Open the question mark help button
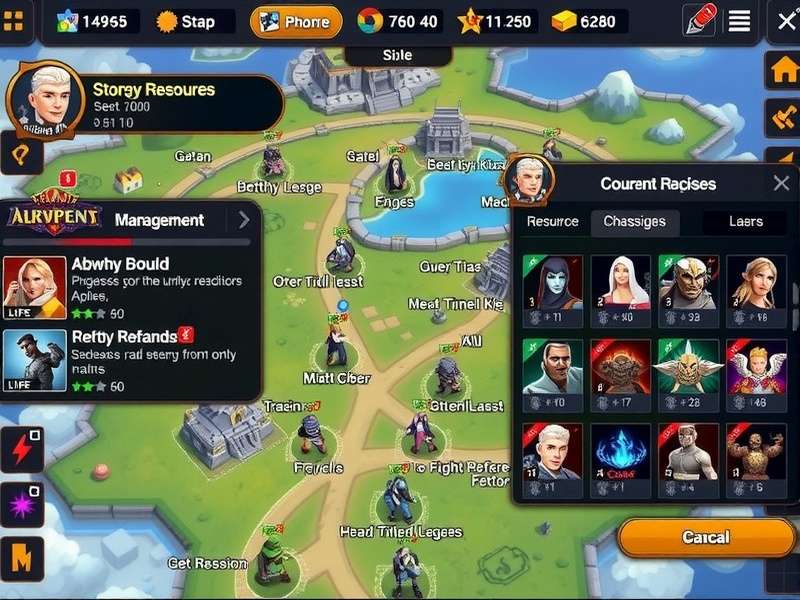This screenshot has width=800, height=600. coord(21,155)
